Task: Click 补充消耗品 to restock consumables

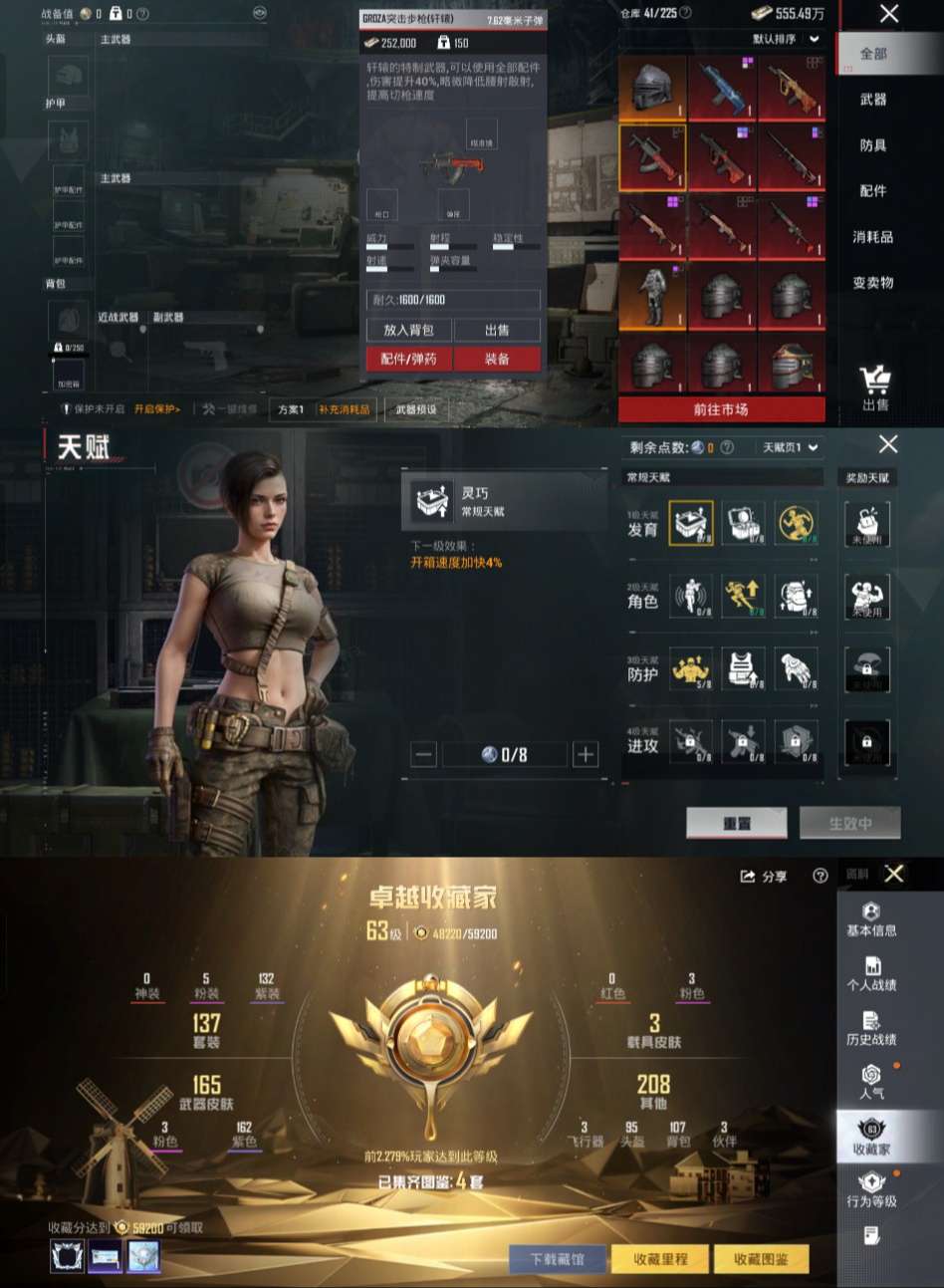Action: (x=345, y=409)
